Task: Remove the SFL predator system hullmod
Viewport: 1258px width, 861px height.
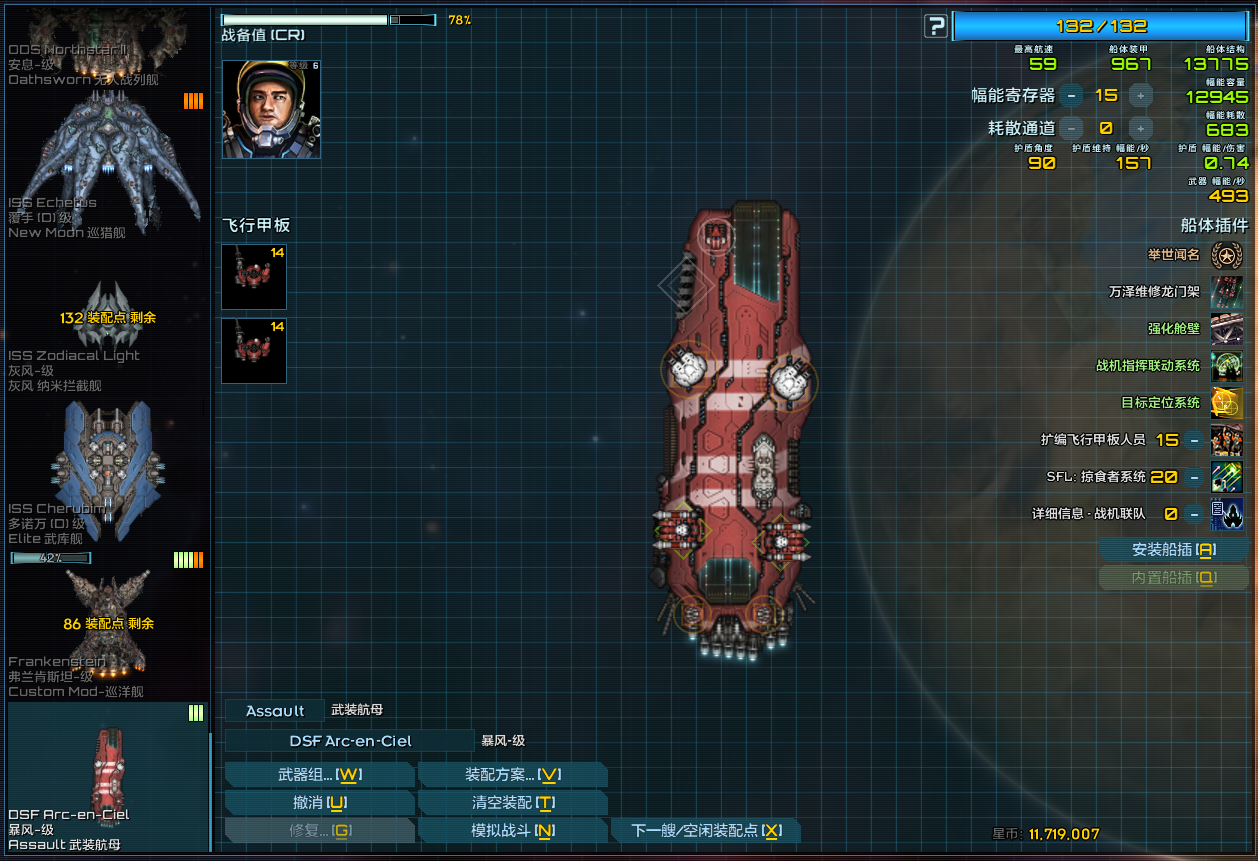Action: pos(1195,477)
